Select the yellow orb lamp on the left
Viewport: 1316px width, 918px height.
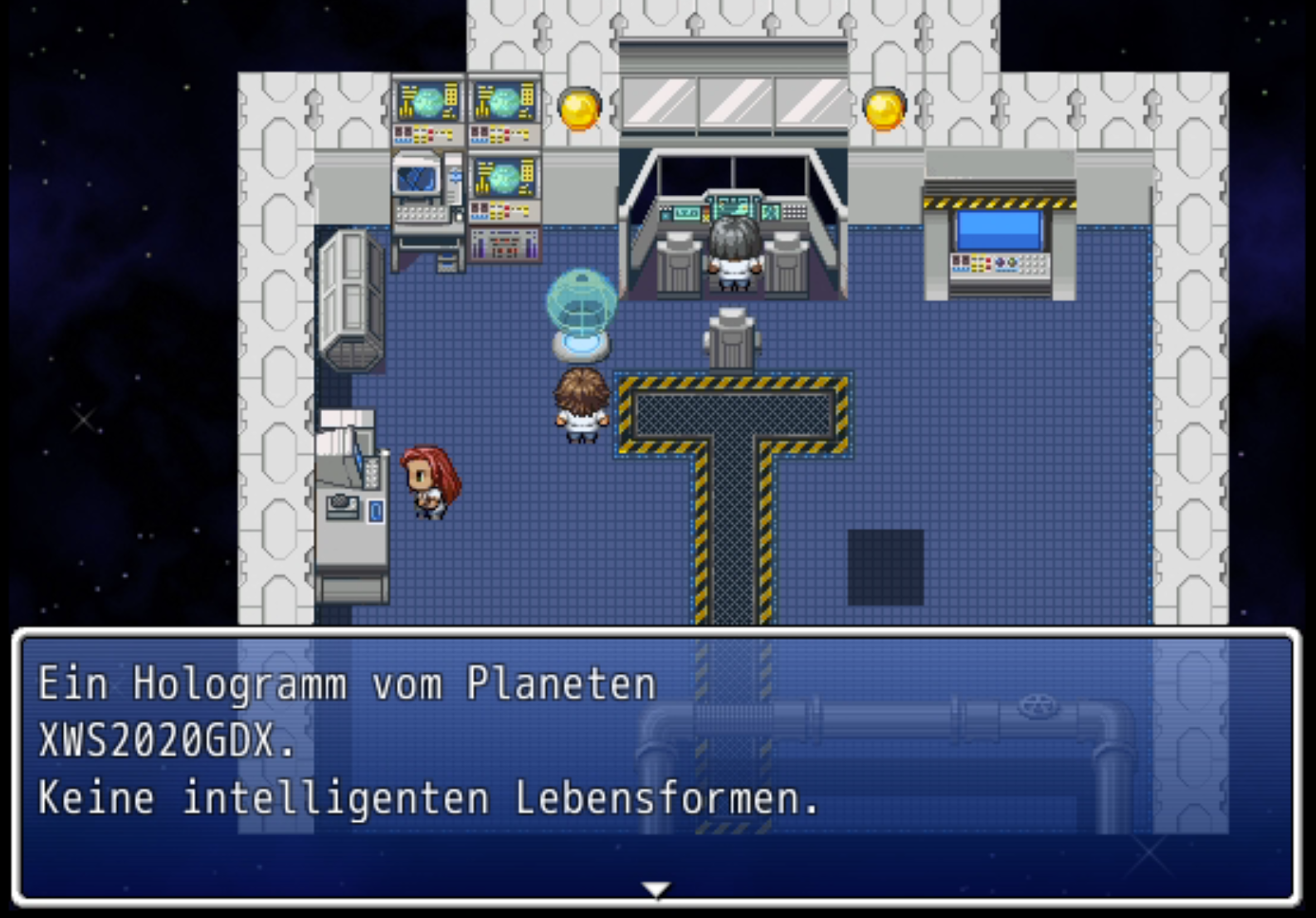click(x=578, y=110)
